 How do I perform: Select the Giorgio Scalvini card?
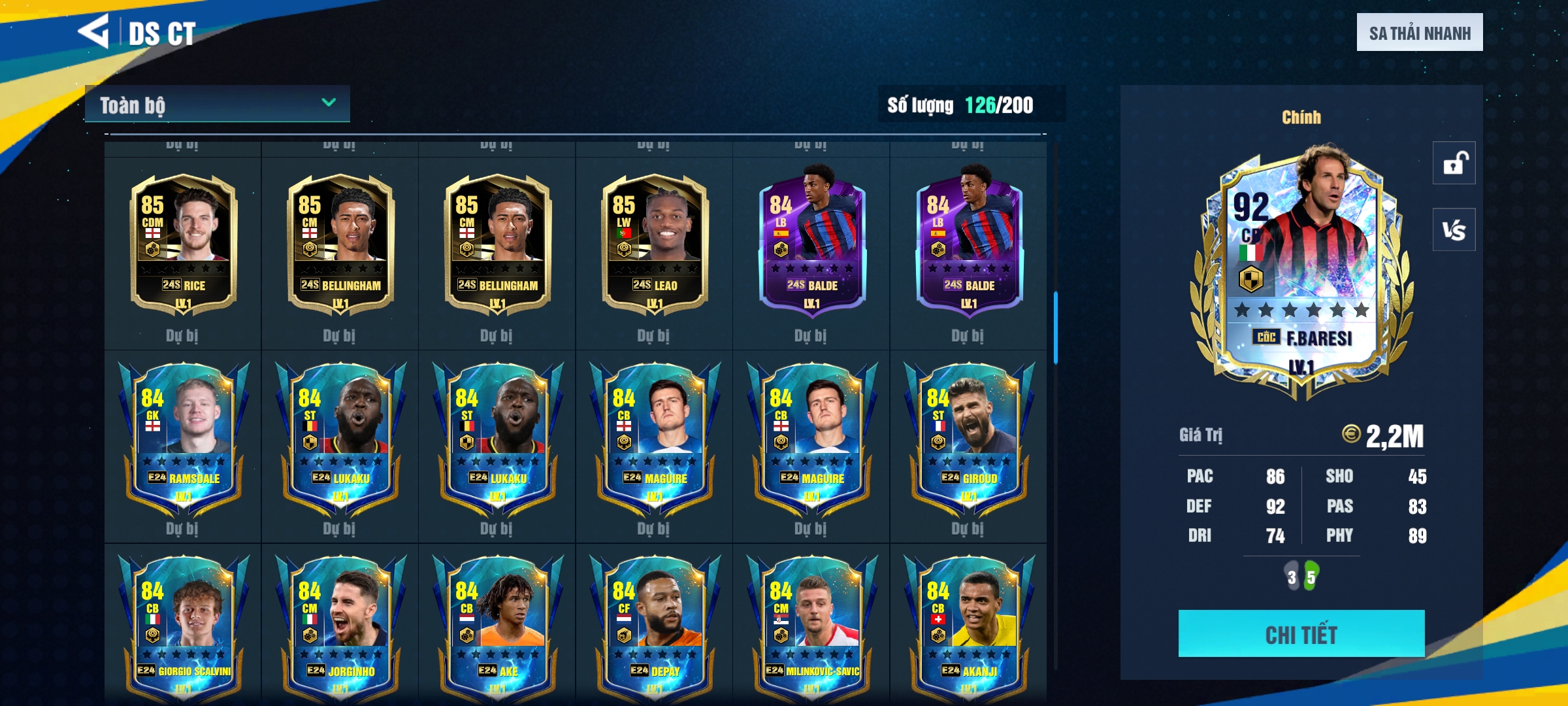click(184, 628)
